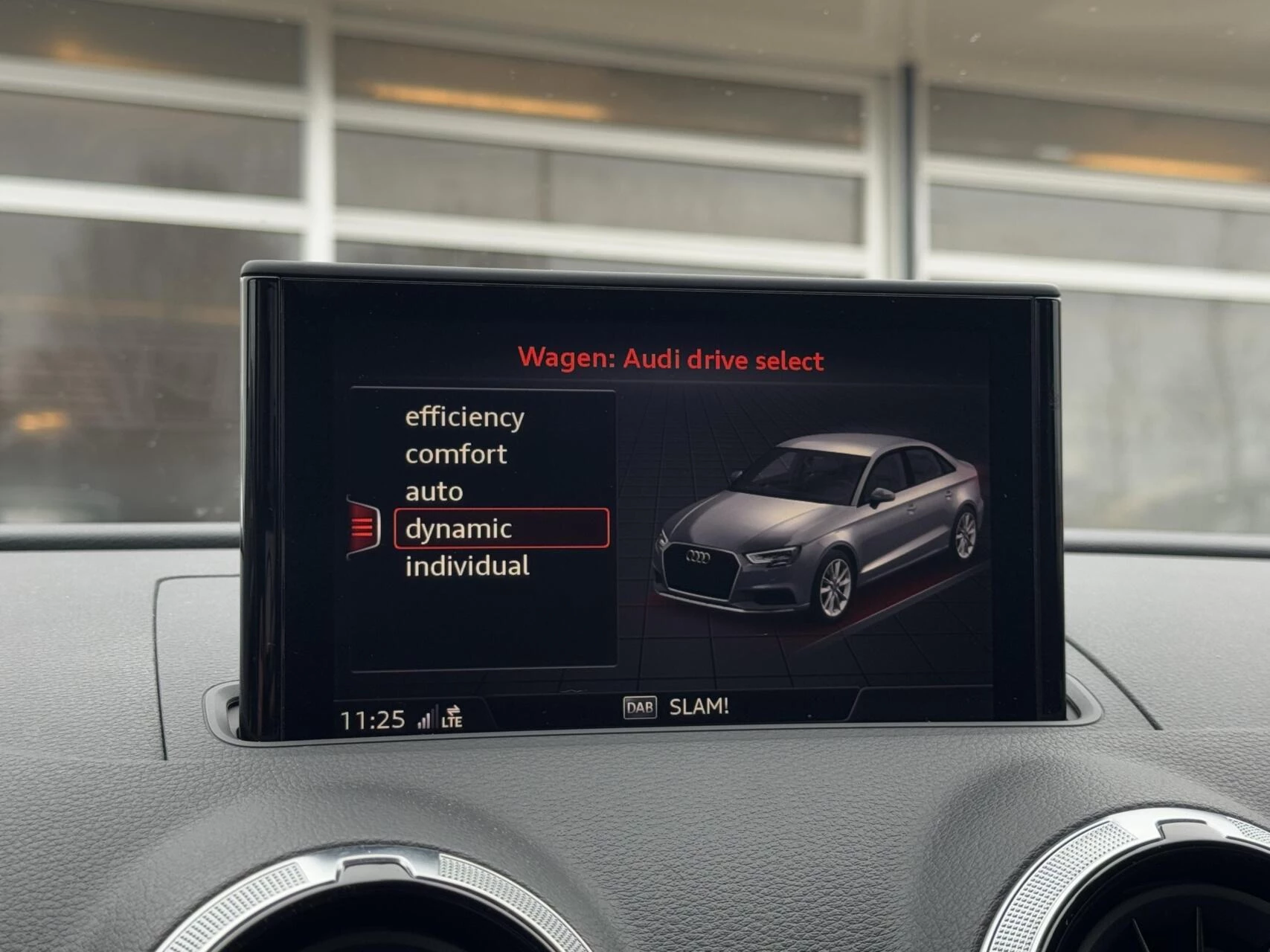Viewport: 1270px width, 952px height.
Task: Click the Wagen: Audi drive select title
Action: (670, 357)
